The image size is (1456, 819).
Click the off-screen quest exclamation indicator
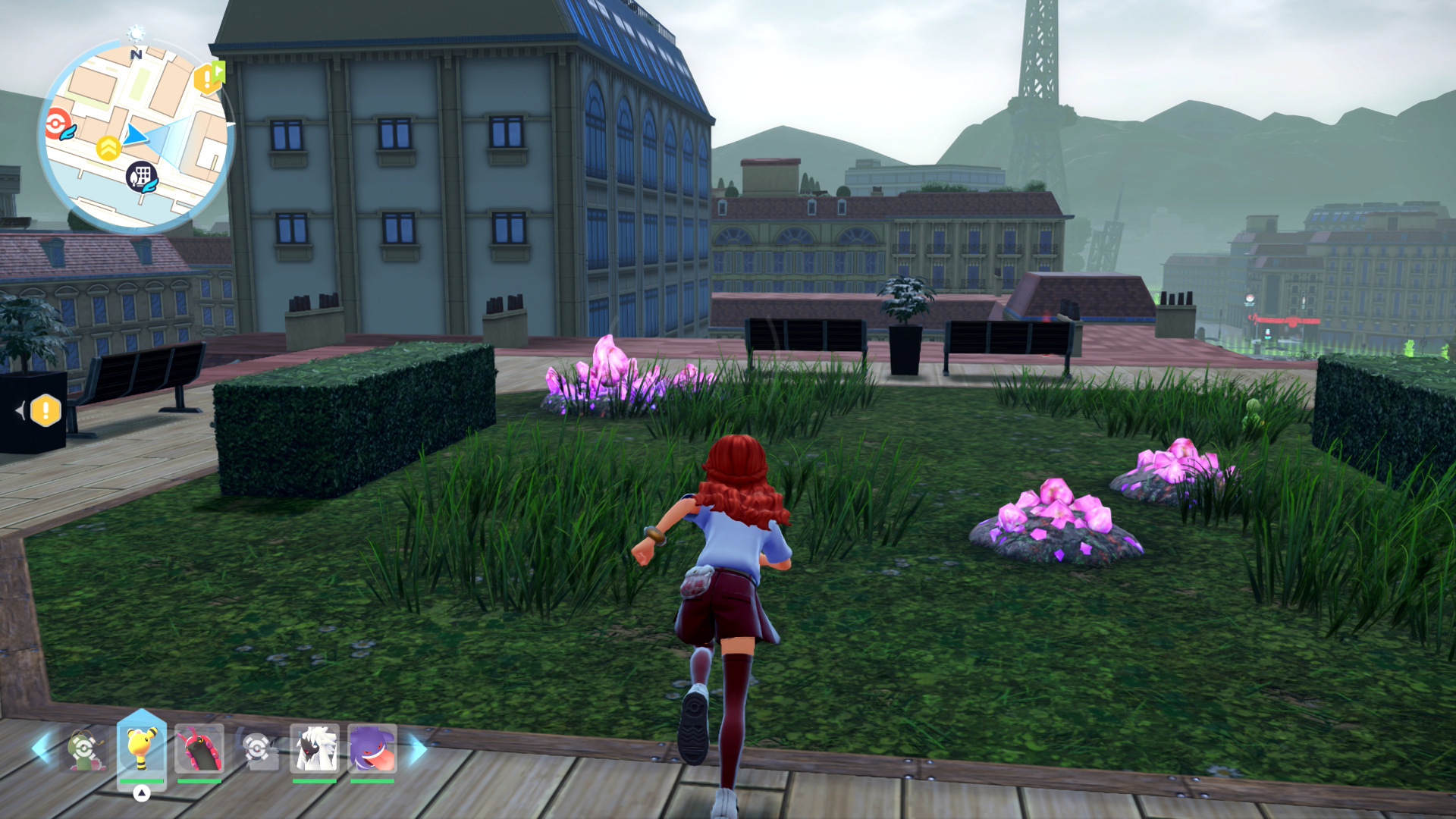[x=45, y=411]
